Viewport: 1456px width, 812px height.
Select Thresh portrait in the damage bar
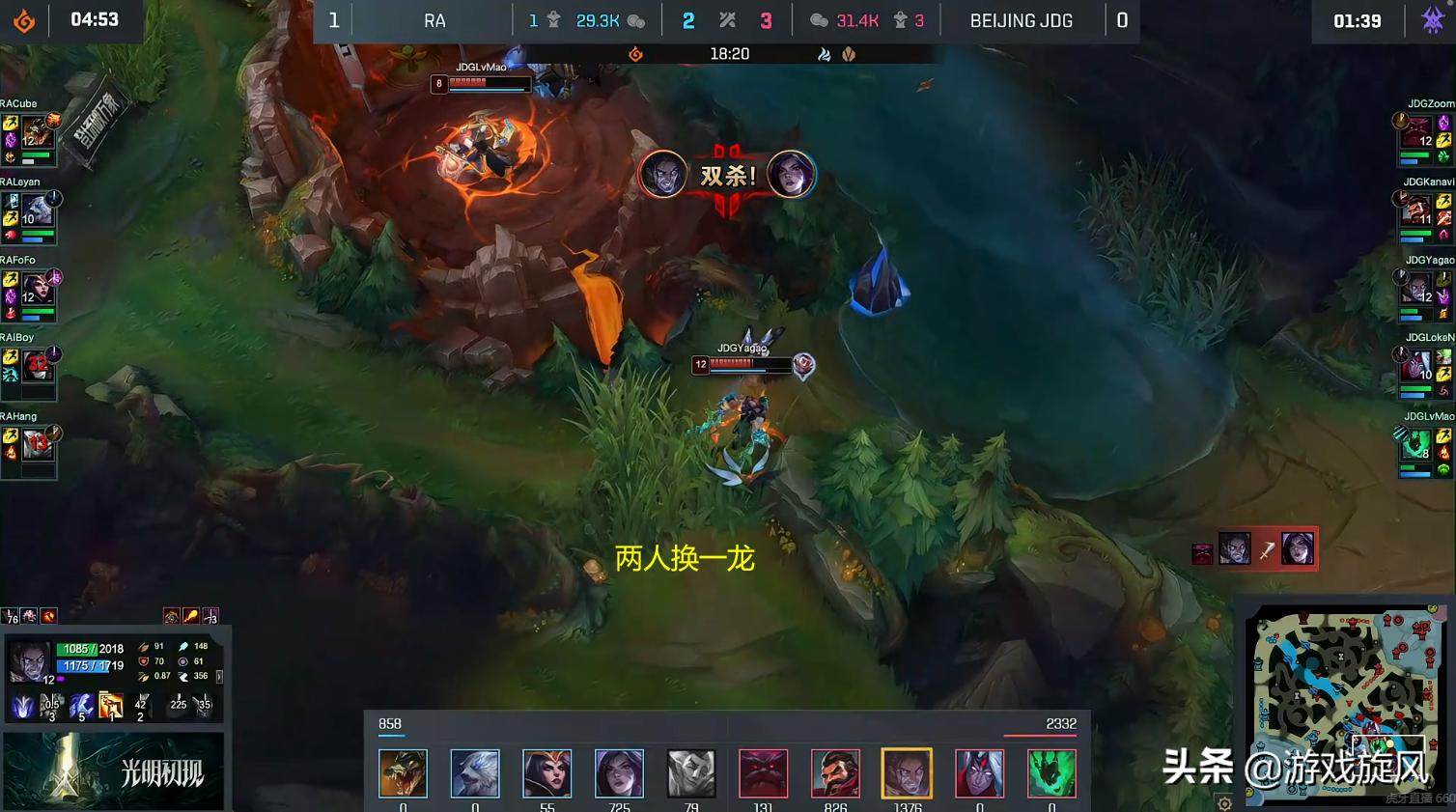tap(1051, 773)
